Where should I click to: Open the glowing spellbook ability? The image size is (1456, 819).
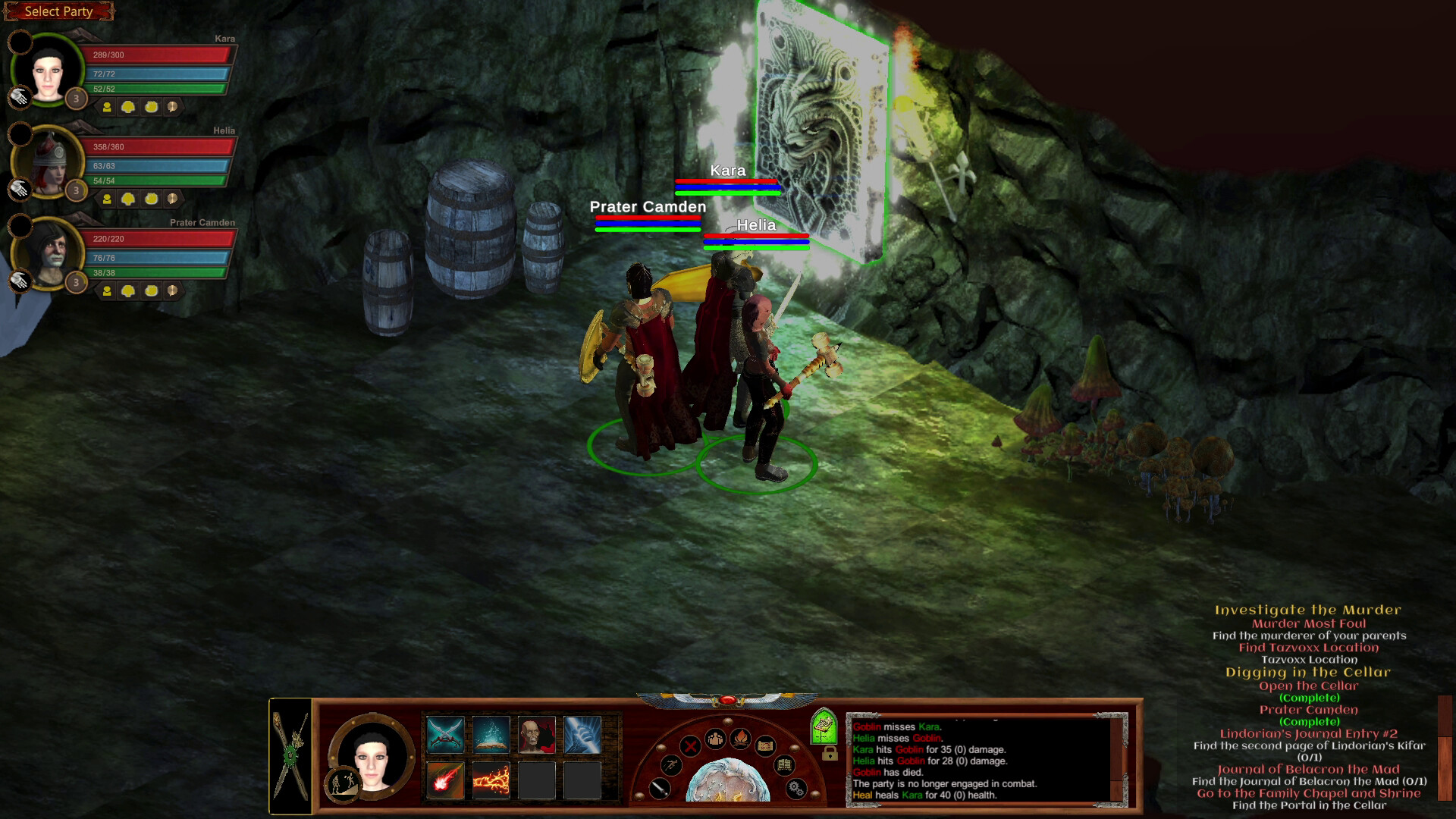pyautogui.click(x=490, y=735)
